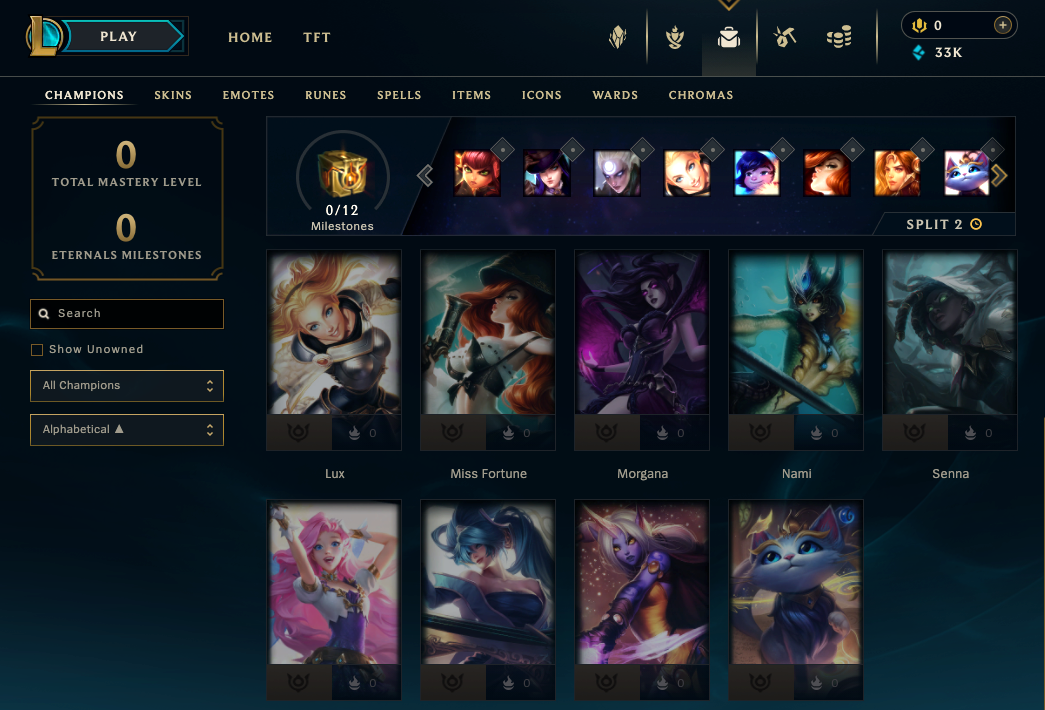Add currency with the plus button
This screenshot has height=710, width=1045.
tap(1003, 25)
